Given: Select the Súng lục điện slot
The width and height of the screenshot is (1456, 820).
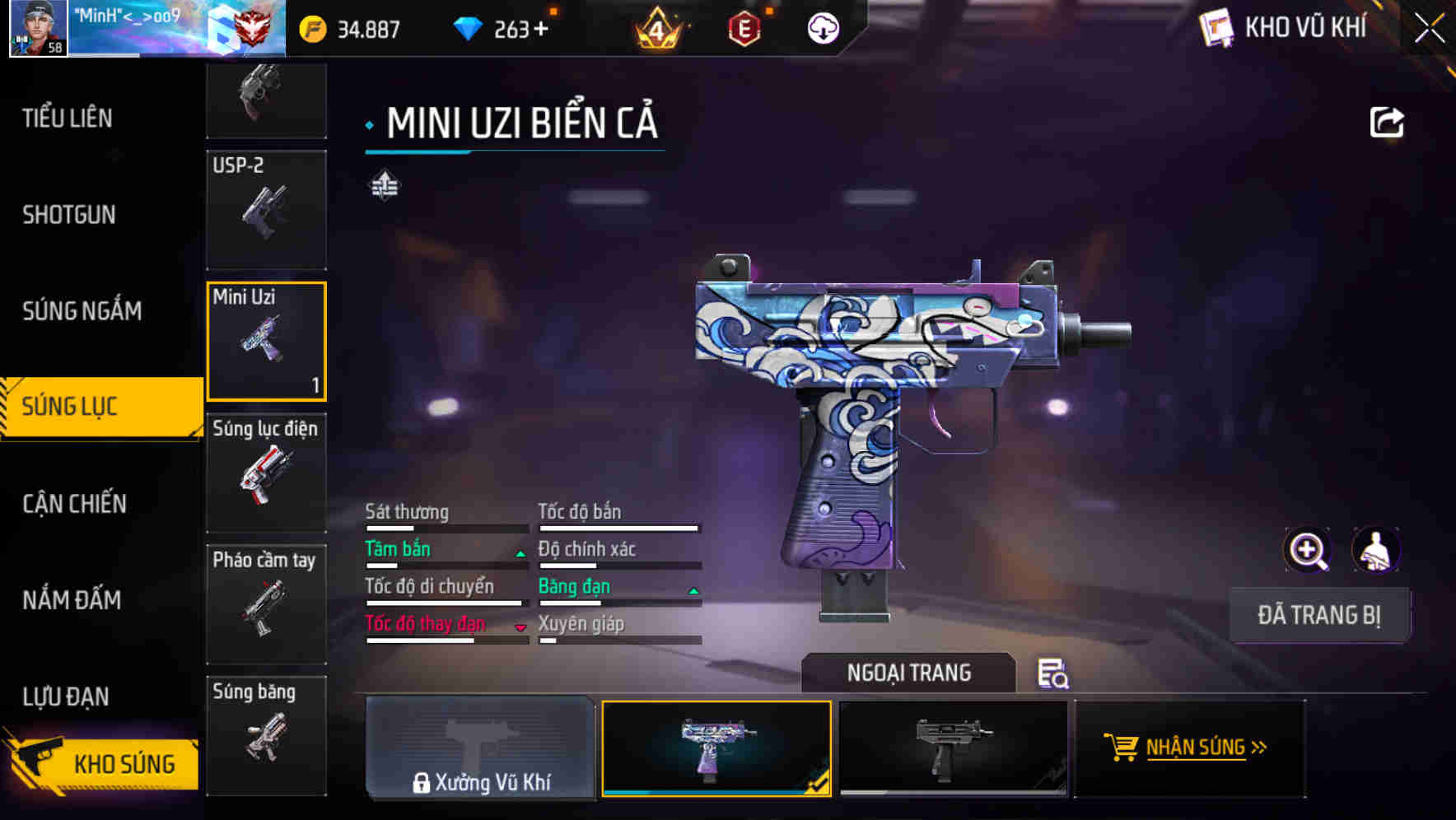Looking at the screenshot, I should (266, 472).
